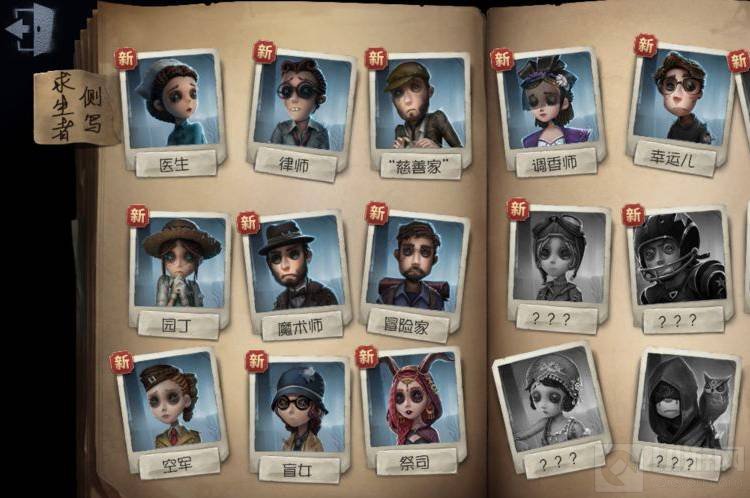Exit via the door arrow icon
The width and height of the screenshot is (750, 498).
[29, 26]
